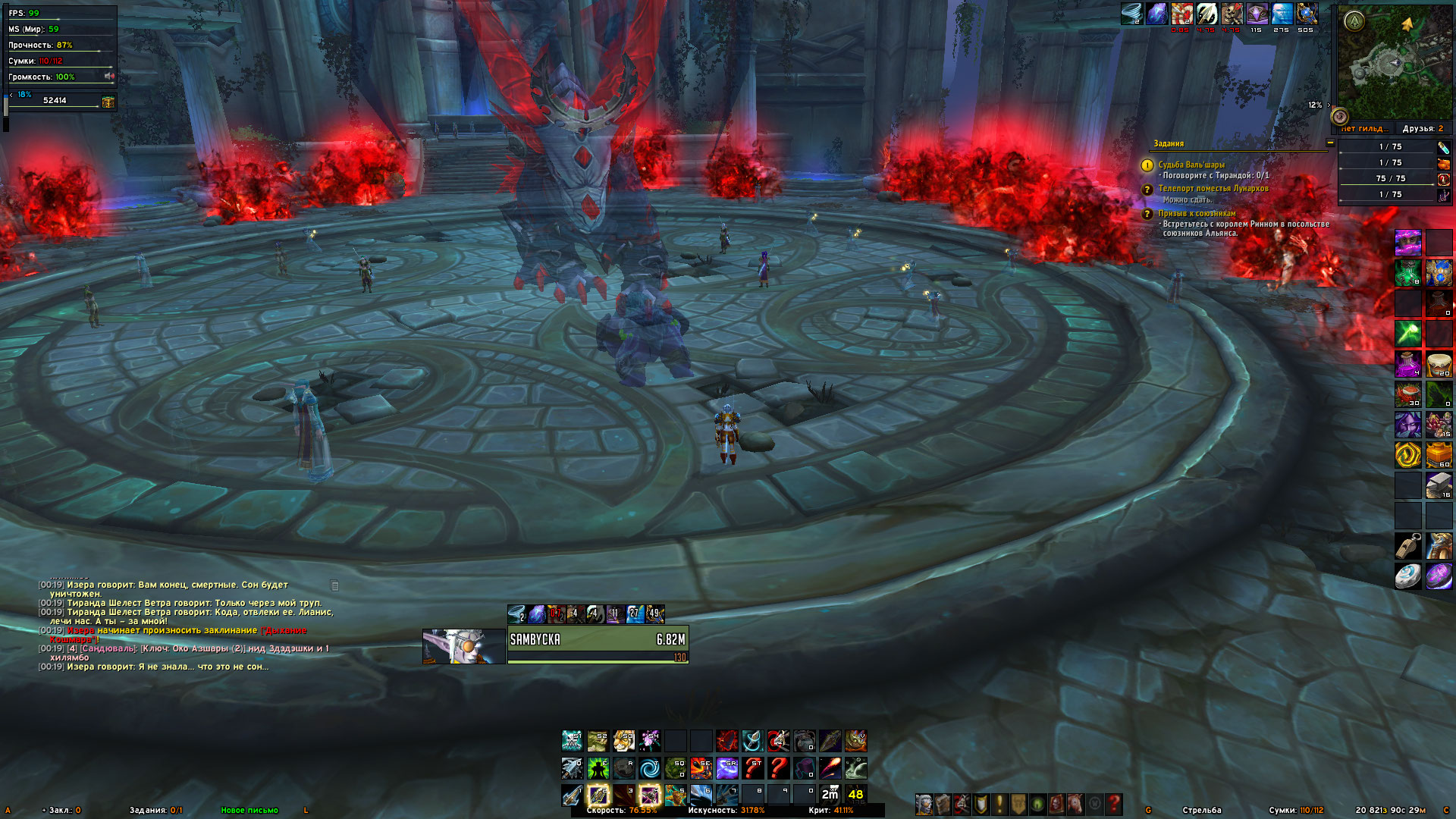Activate the tiger pet ability S3

tap(623, 741)
